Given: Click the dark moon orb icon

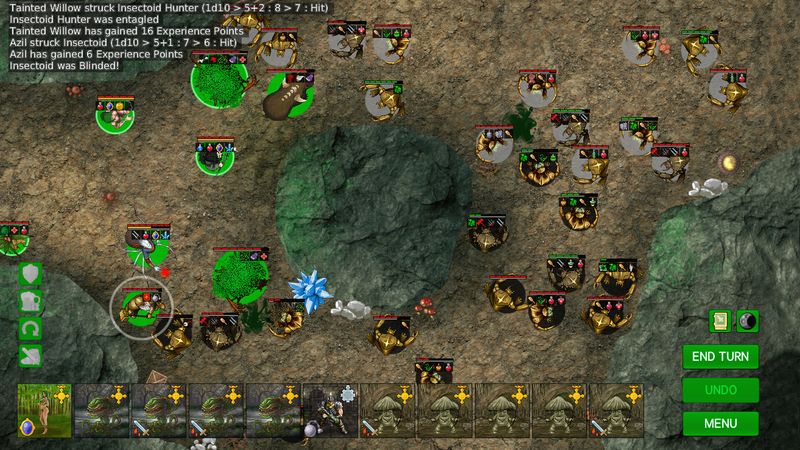Looking at the screenshot, I should pos(747,320).
